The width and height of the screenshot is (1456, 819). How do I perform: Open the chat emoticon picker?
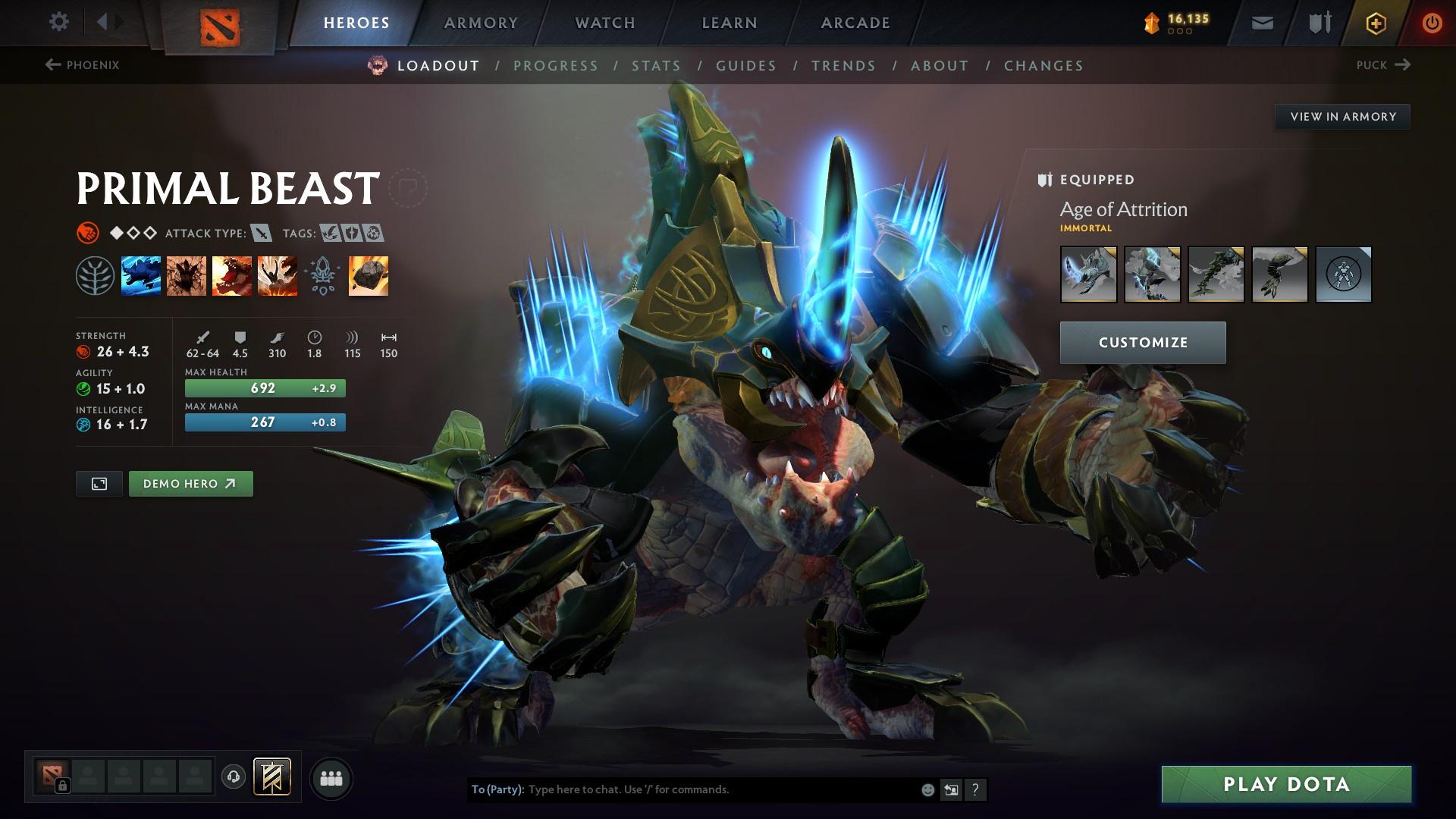pos(927,789)
